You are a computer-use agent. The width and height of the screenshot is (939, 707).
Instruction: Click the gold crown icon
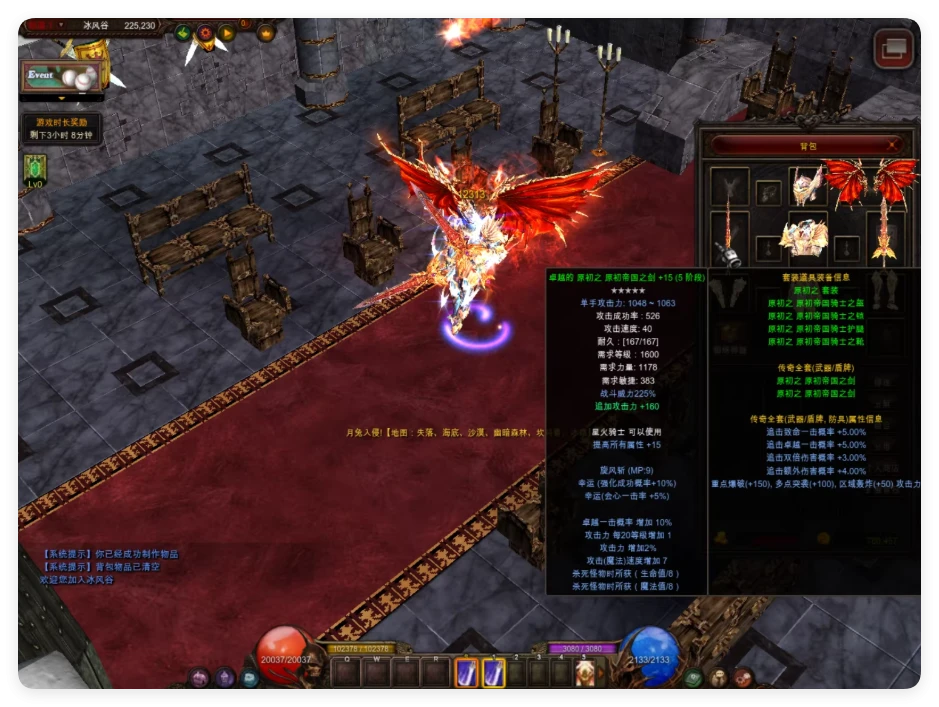click(266, 33)
